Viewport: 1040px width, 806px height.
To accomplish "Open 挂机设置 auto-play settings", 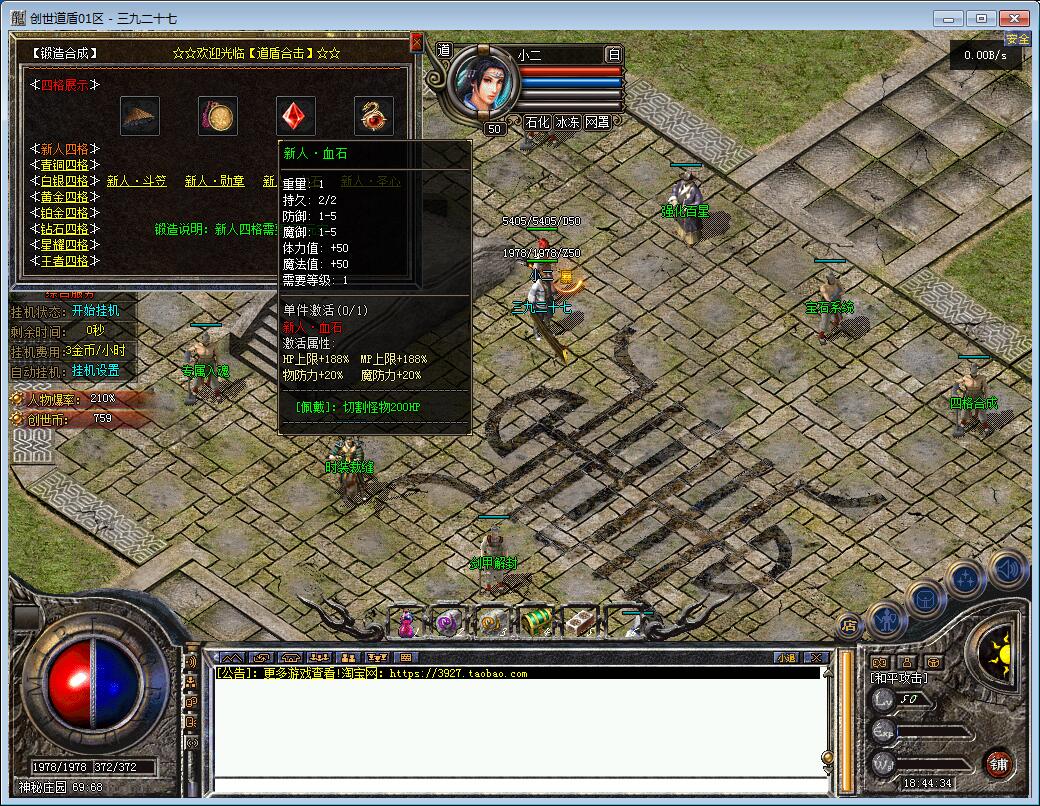I will pyautogui.click(x=95, y=371).
